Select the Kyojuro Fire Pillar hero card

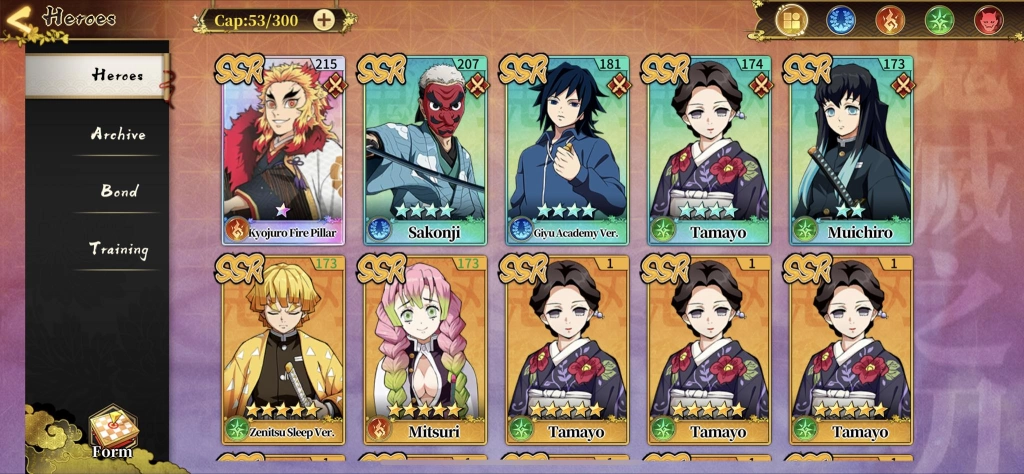[284, 150]
